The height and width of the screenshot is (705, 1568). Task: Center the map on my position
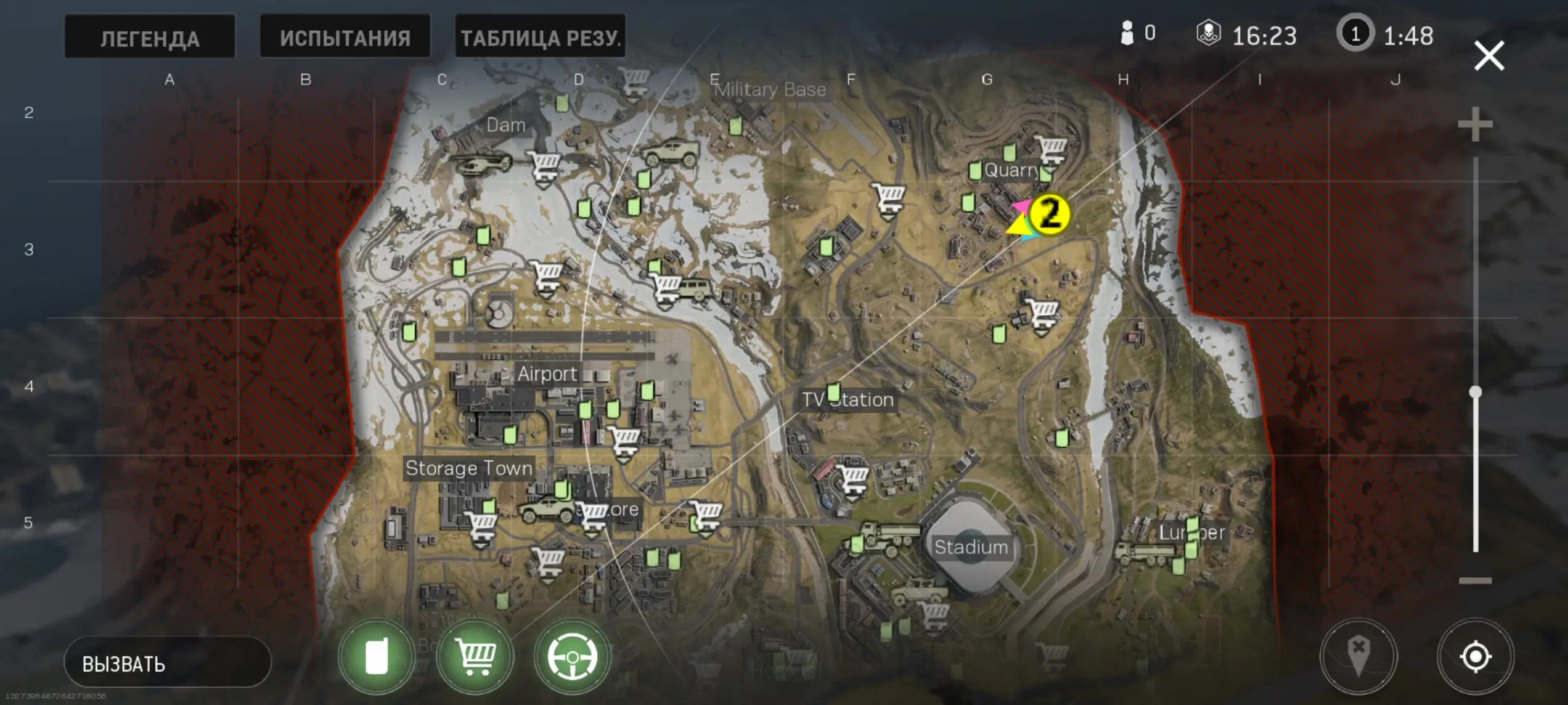point(1476,656)
